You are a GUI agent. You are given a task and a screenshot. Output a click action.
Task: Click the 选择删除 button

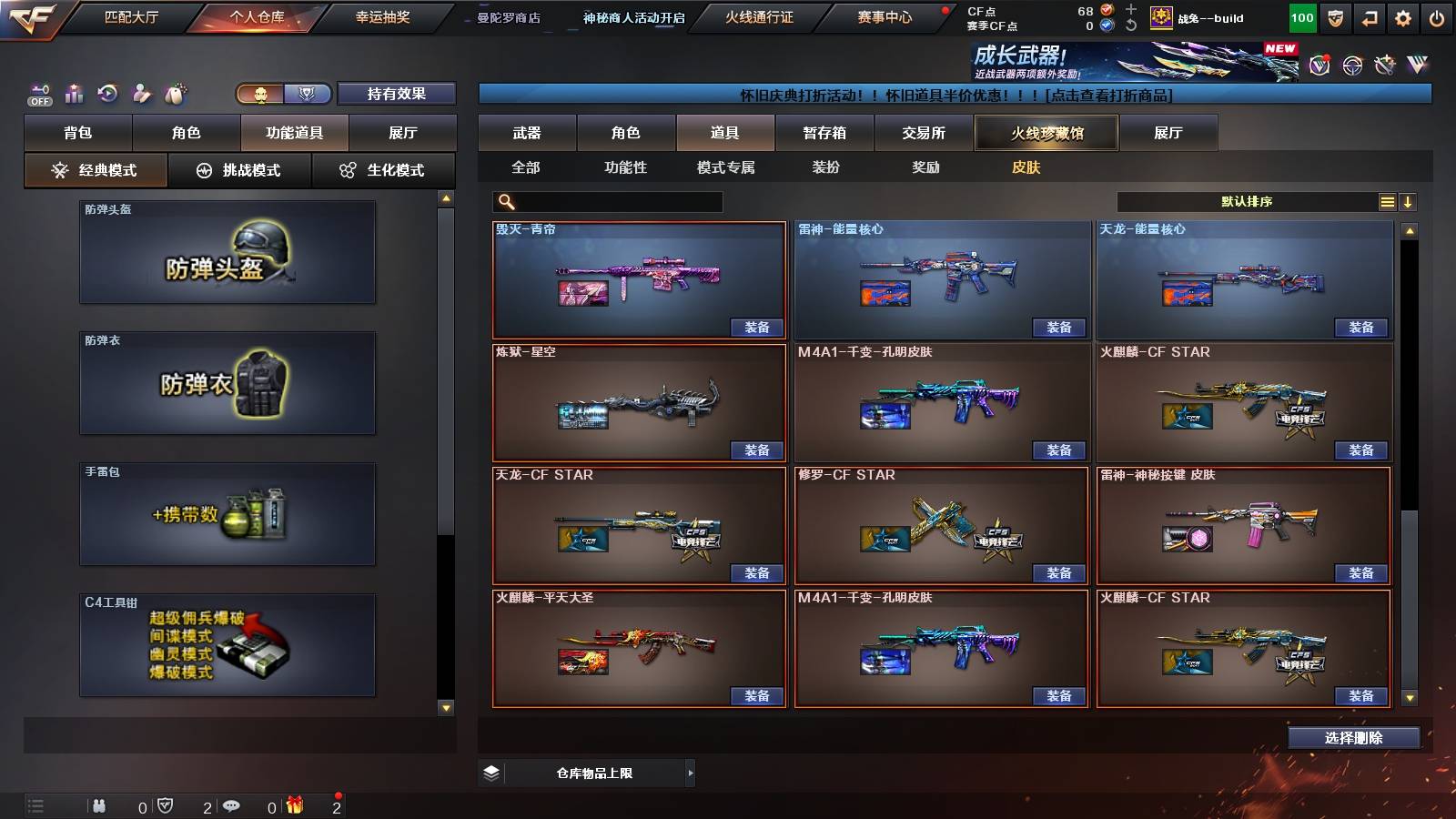click(1353, 737)
